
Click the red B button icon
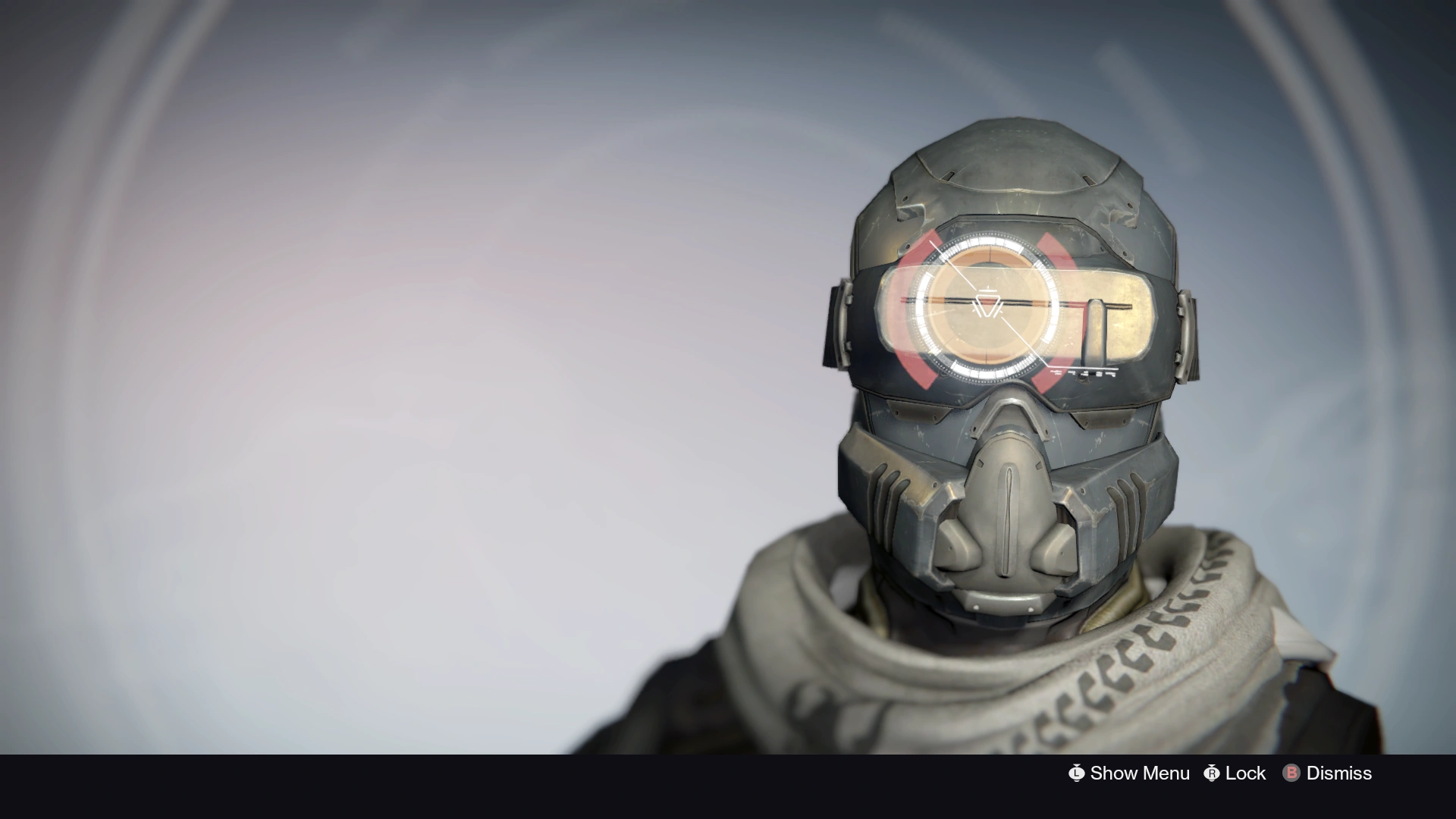click(x=1291, y=773)
